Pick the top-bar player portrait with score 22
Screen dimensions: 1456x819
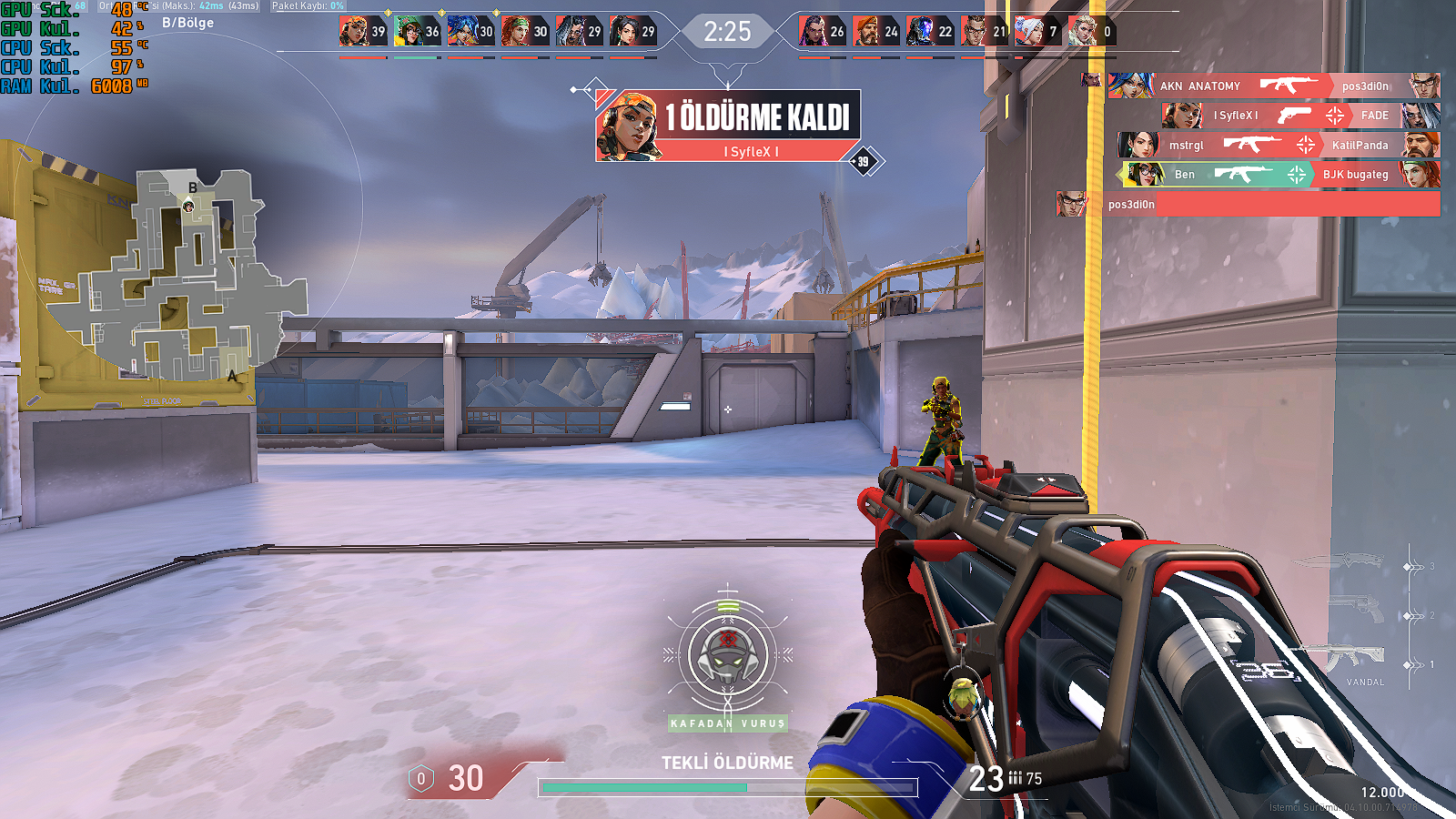point(921,32)
